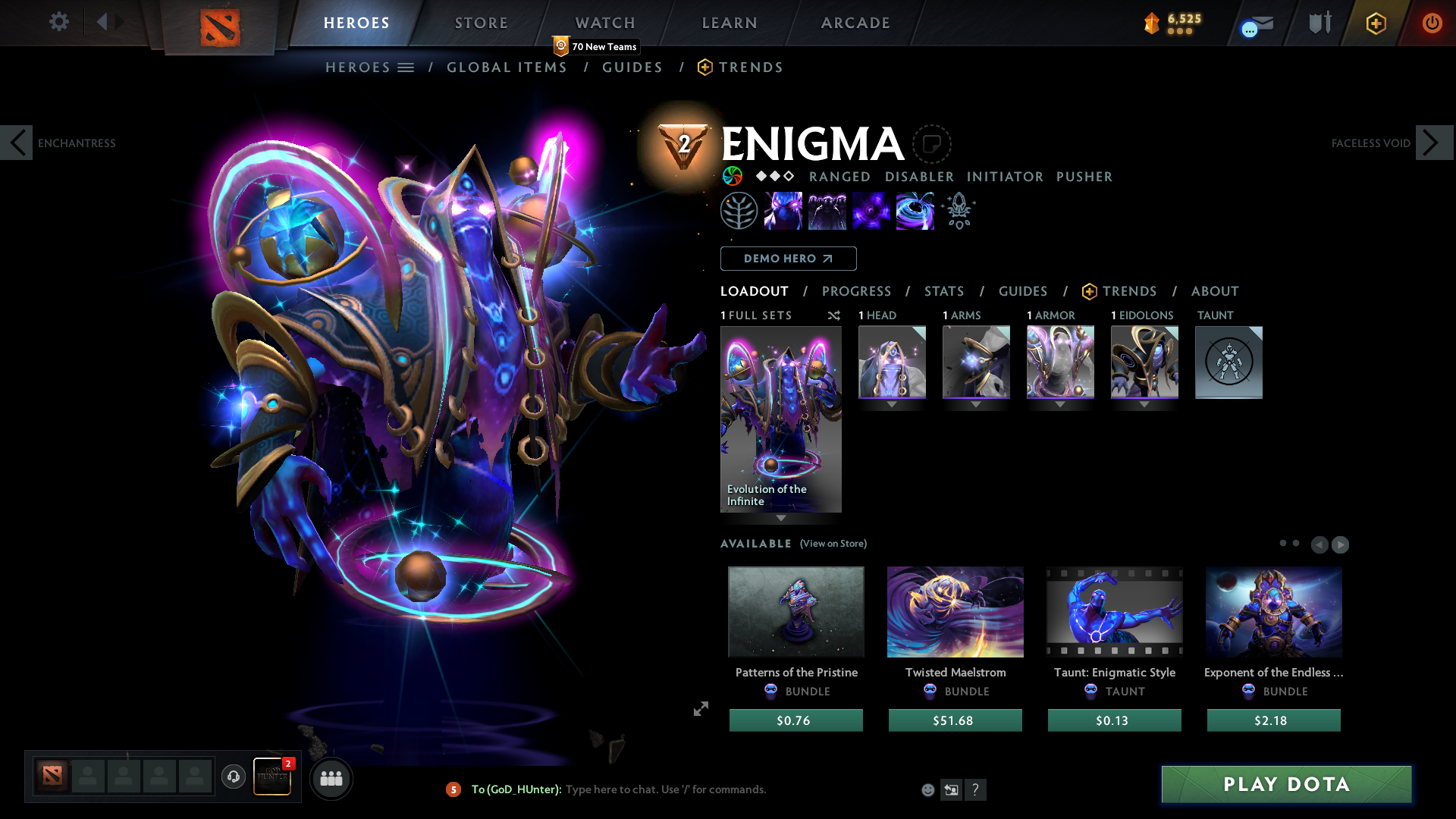This screenshot has width=1456, height=819.
Task: Expand the HEAD item slot dropdown arrow
Action: click(x=892, y=404)
